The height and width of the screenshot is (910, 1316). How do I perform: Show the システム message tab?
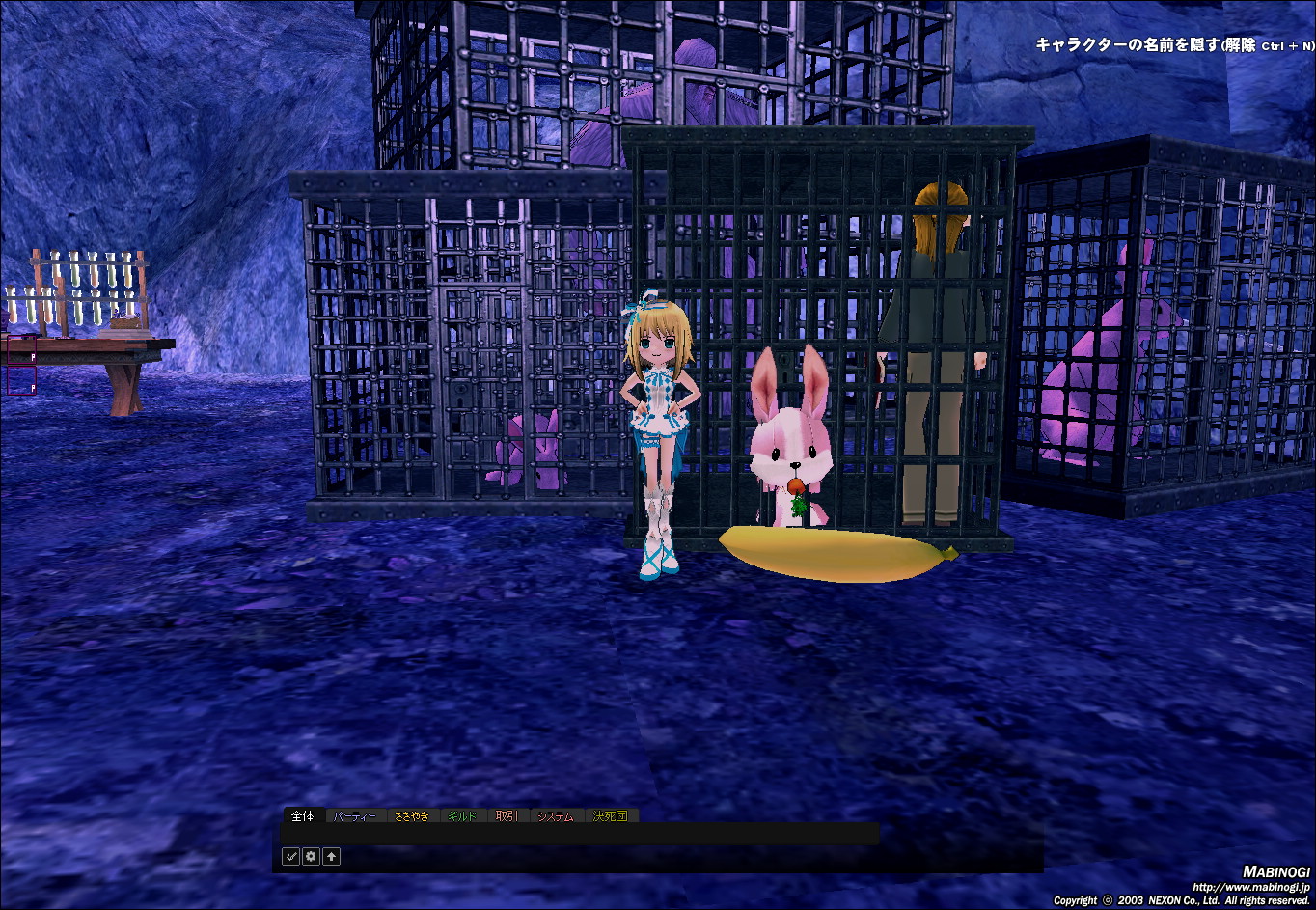556,816
